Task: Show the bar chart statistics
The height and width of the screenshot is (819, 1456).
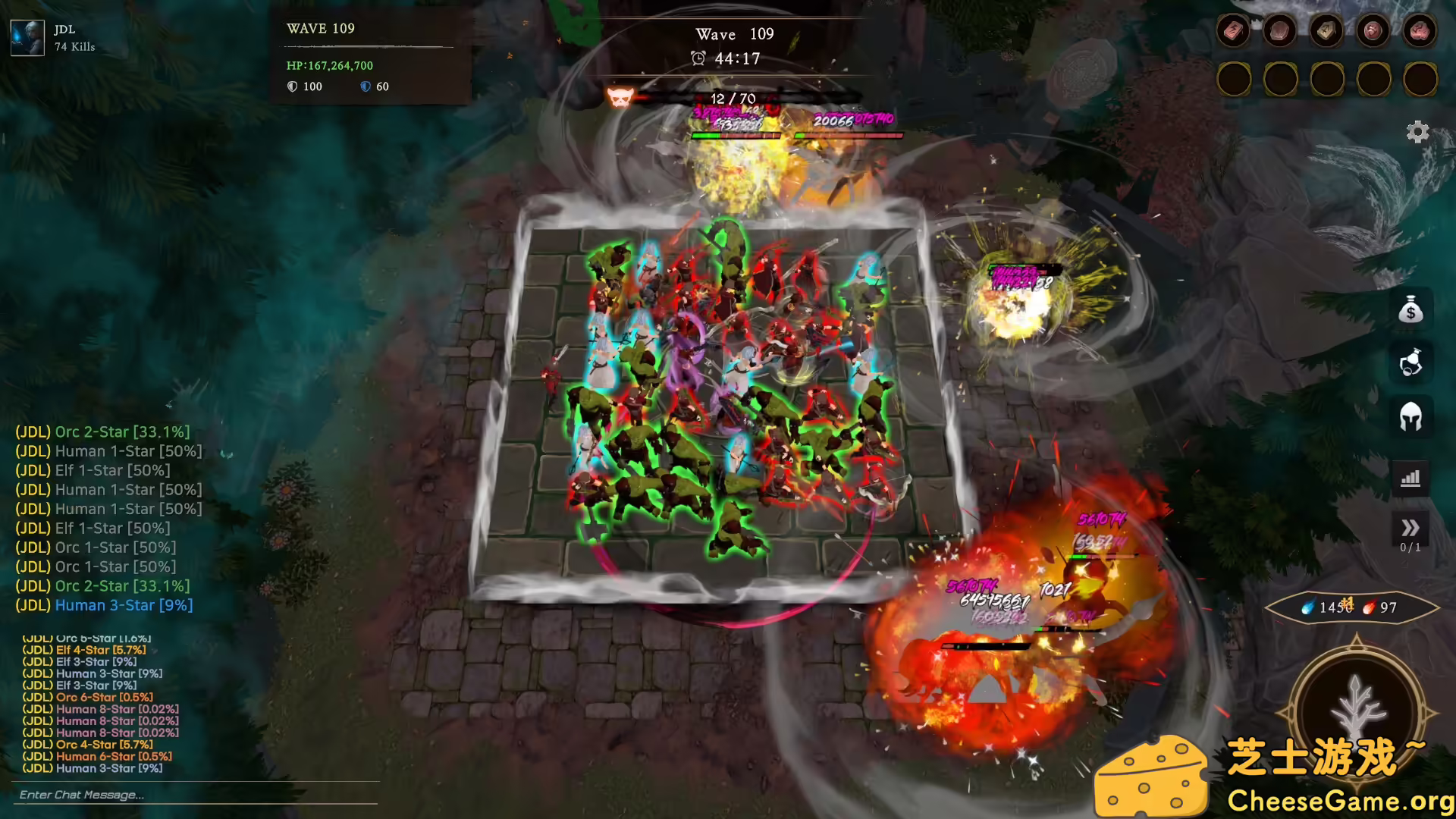Action: coord(1410,479)
